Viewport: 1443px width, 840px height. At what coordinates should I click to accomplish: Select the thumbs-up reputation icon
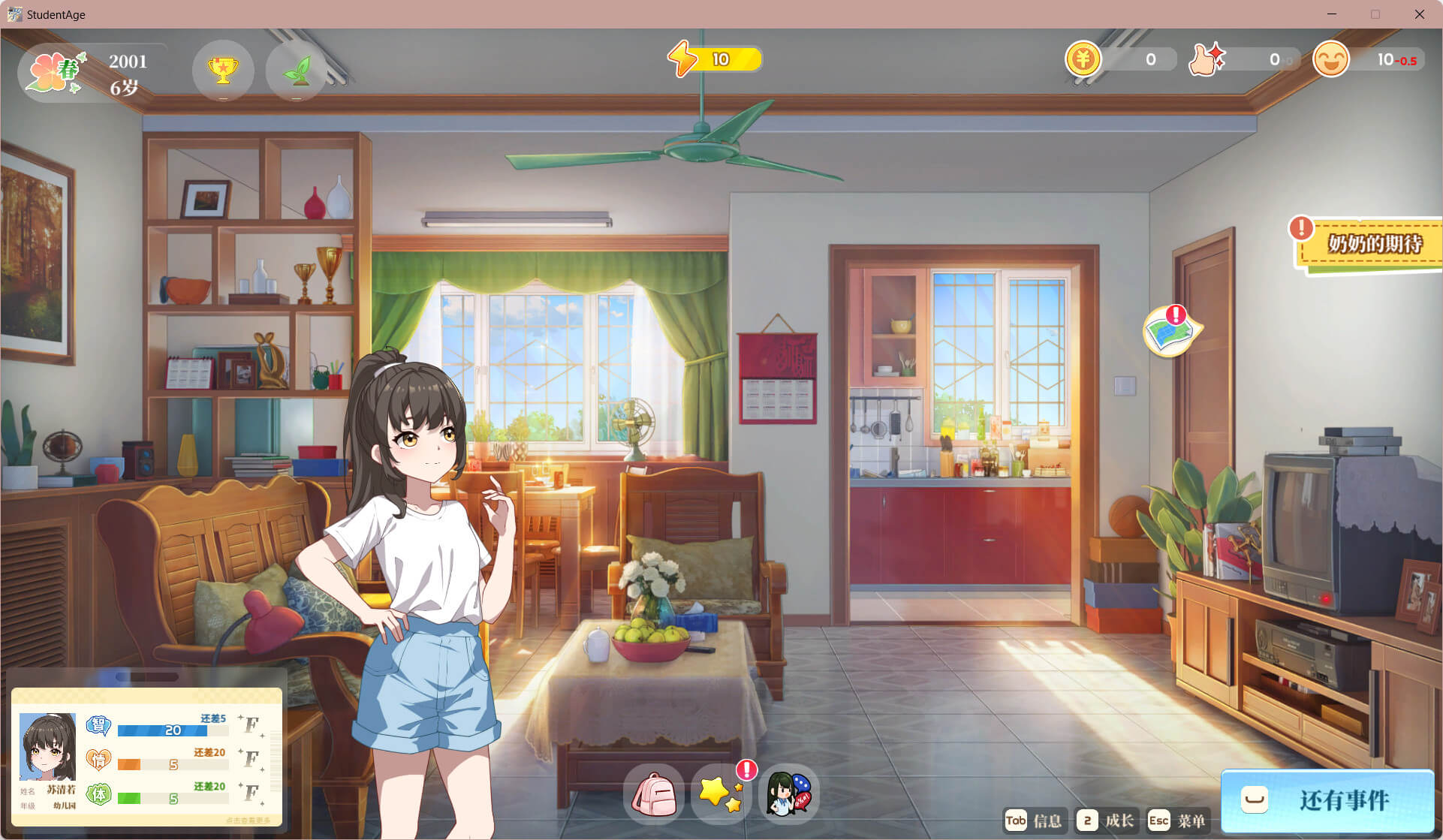pos(1207,59)
